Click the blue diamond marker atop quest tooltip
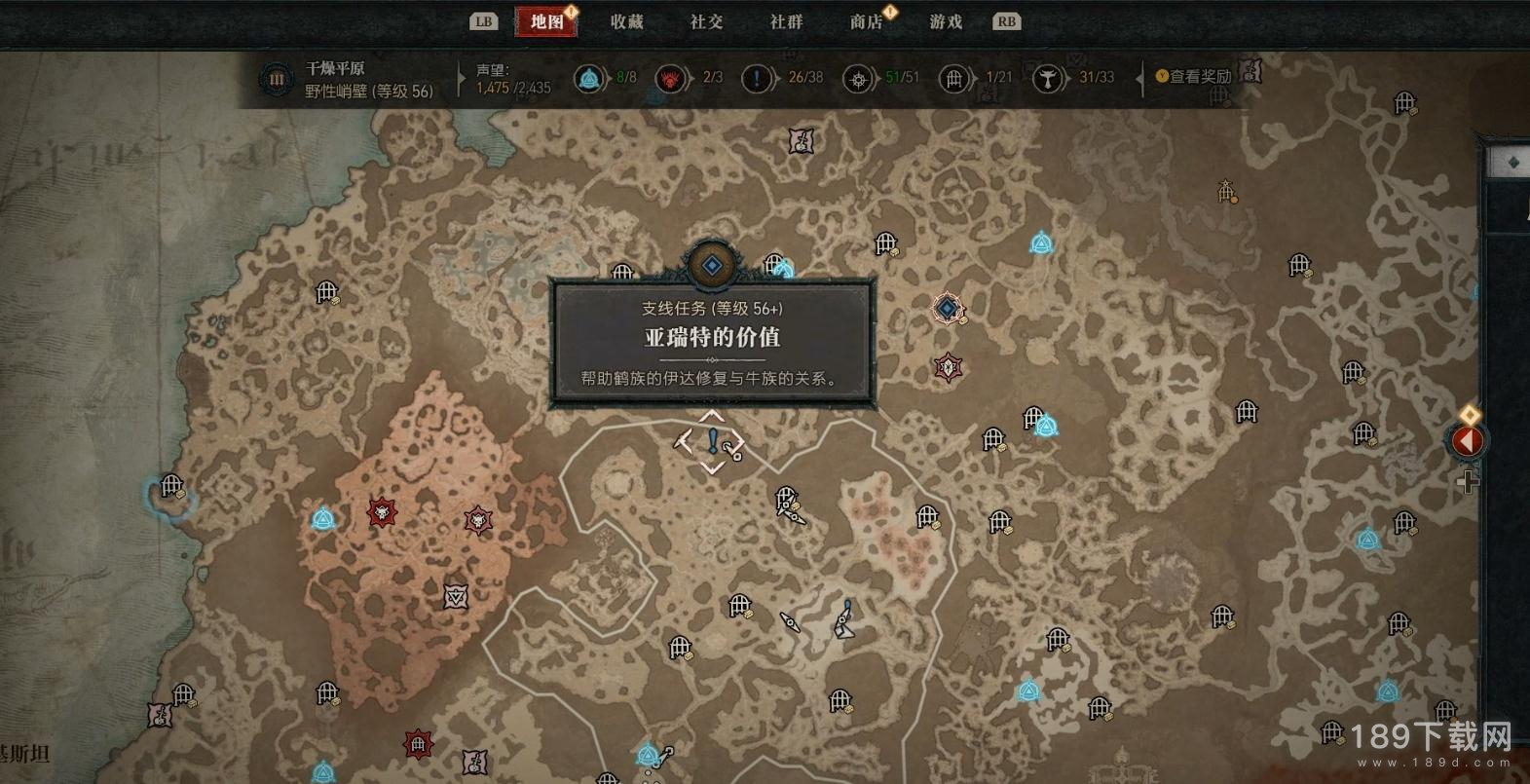This screenshot has height=784, width=1530. point(712,265)
